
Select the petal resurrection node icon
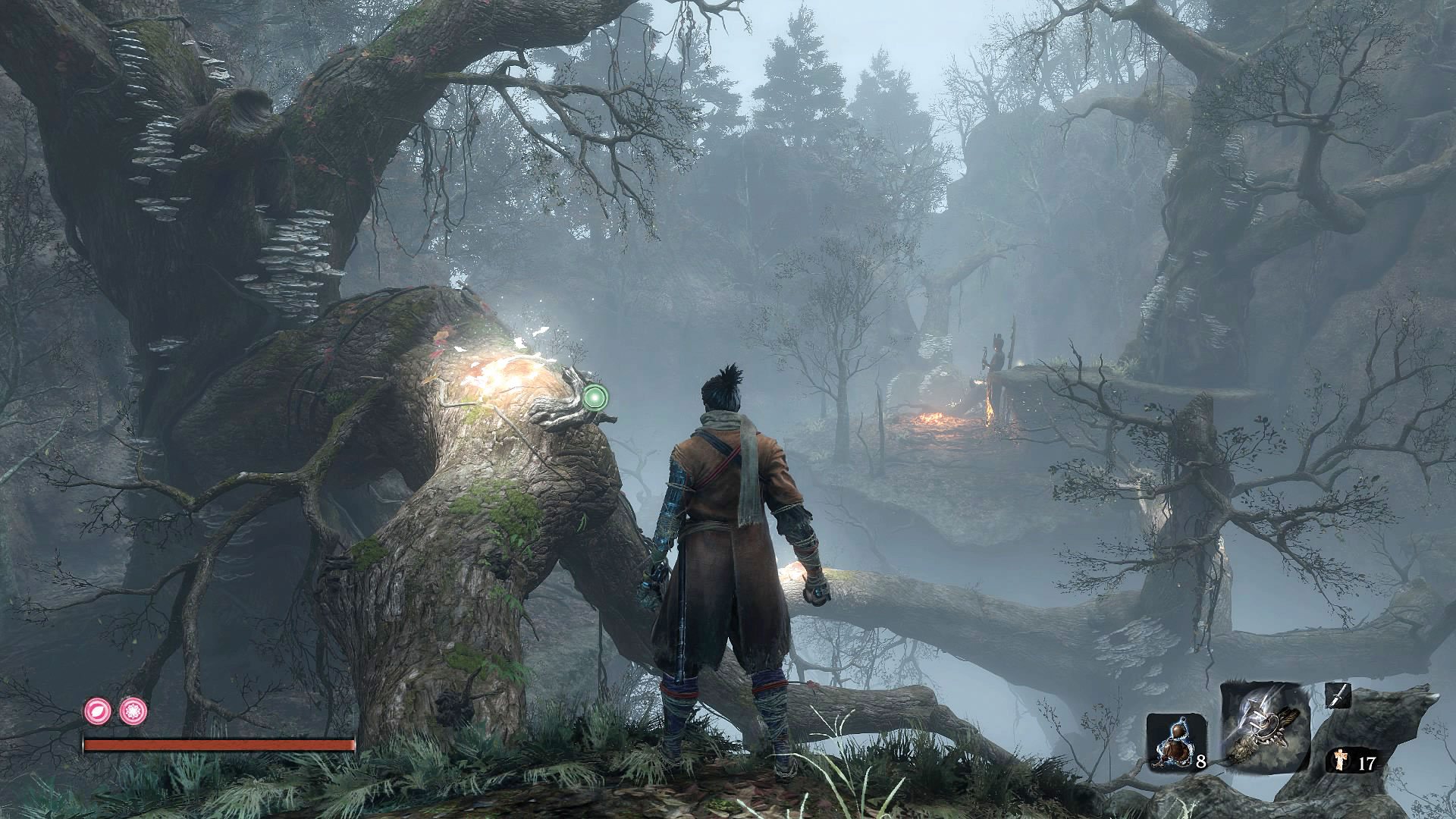click(99, 711)
